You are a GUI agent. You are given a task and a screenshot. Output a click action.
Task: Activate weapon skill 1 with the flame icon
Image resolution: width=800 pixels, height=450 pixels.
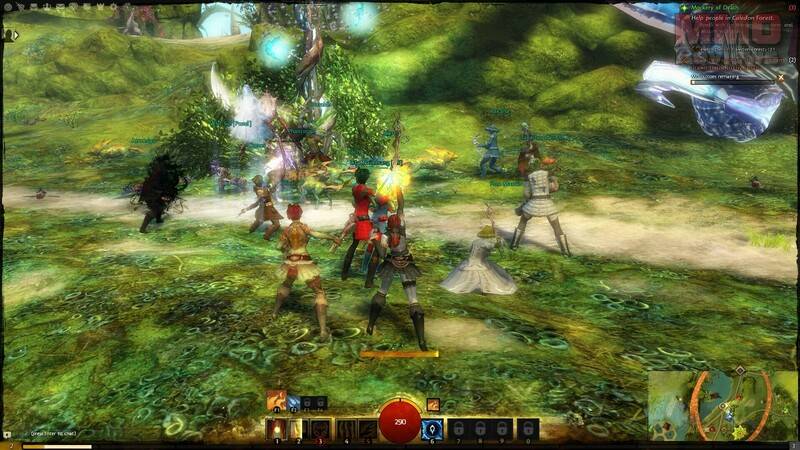pyautogui.click(x=275, y=429)
